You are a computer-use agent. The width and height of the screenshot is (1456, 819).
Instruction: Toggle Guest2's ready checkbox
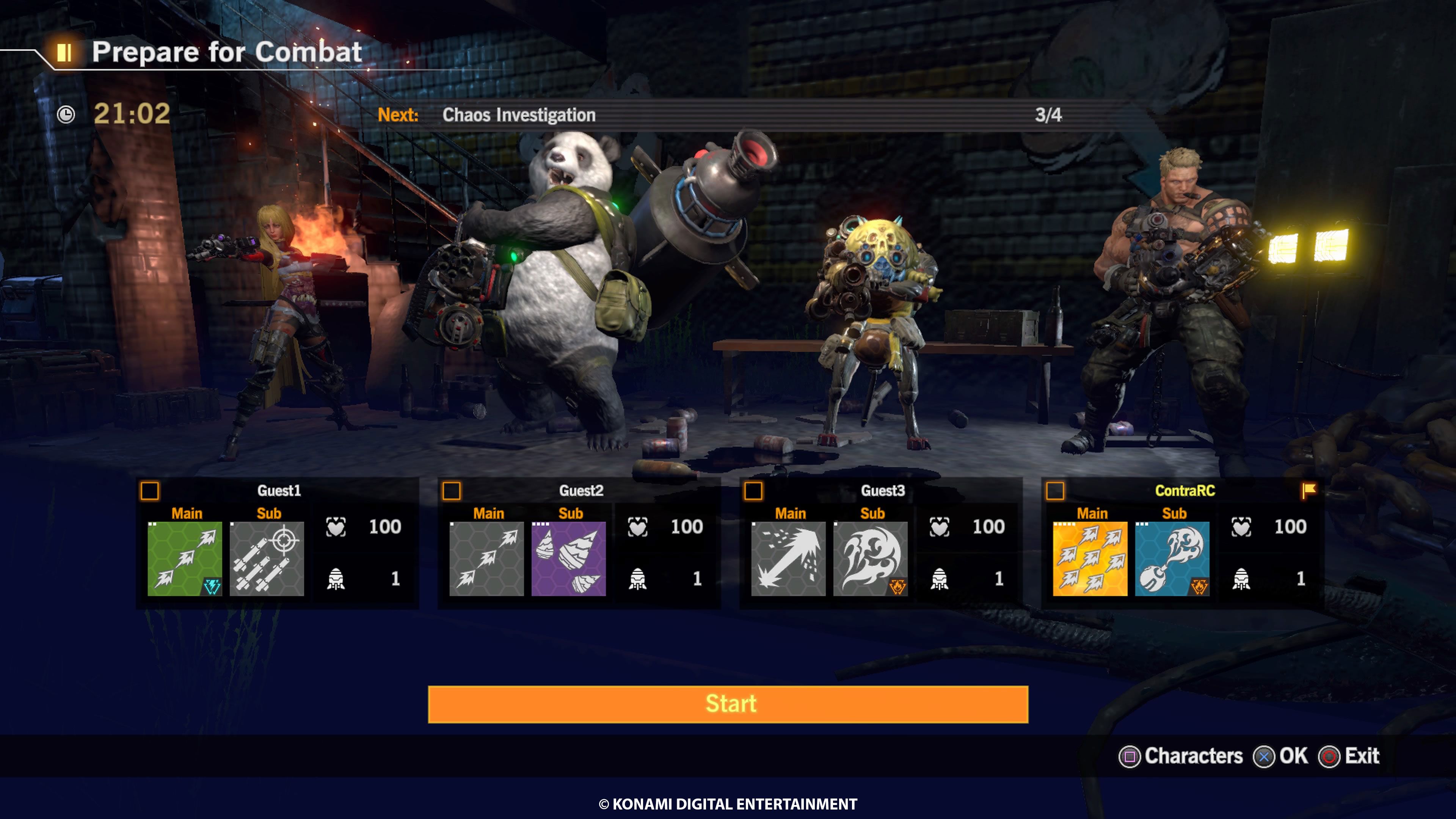(452, 491)
